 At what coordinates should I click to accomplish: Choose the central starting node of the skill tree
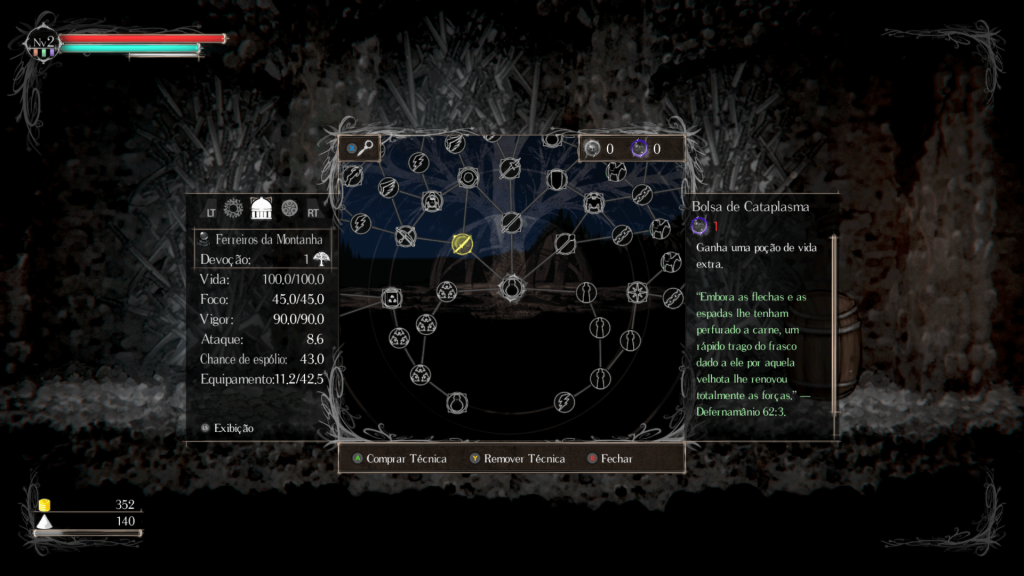[511, 290]
